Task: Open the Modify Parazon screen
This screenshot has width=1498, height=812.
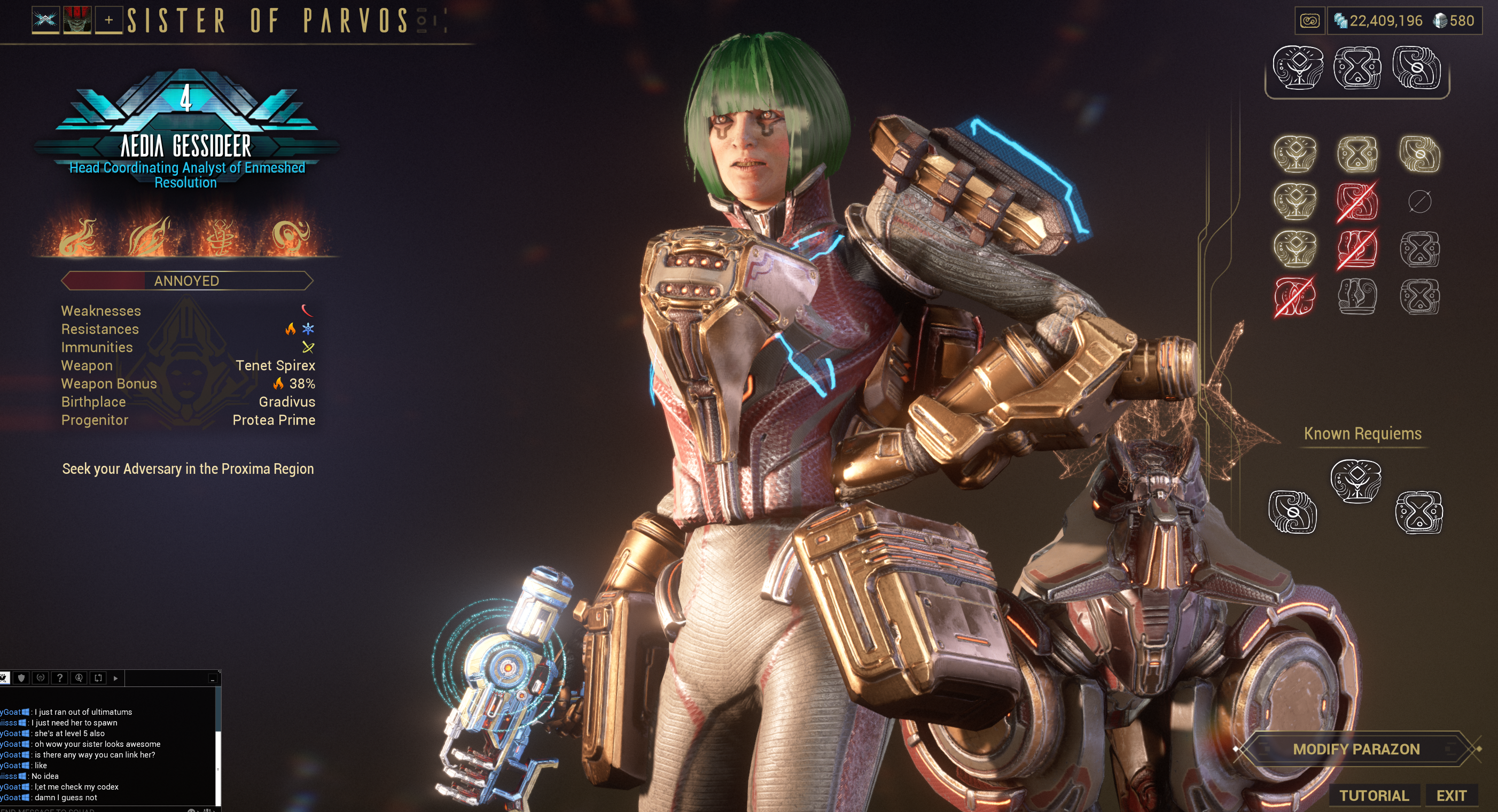Action: pyautogui.click(x=1356, y=748)
